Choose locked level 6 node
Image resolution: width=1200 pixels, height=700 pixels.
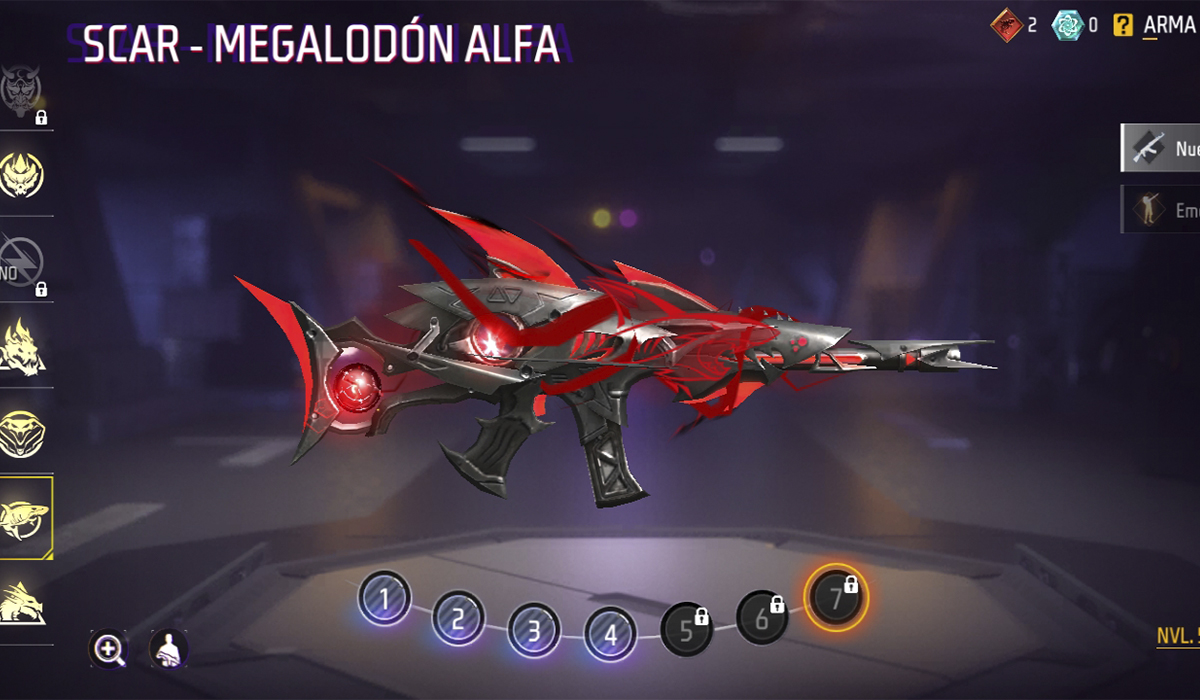point(762,617)
